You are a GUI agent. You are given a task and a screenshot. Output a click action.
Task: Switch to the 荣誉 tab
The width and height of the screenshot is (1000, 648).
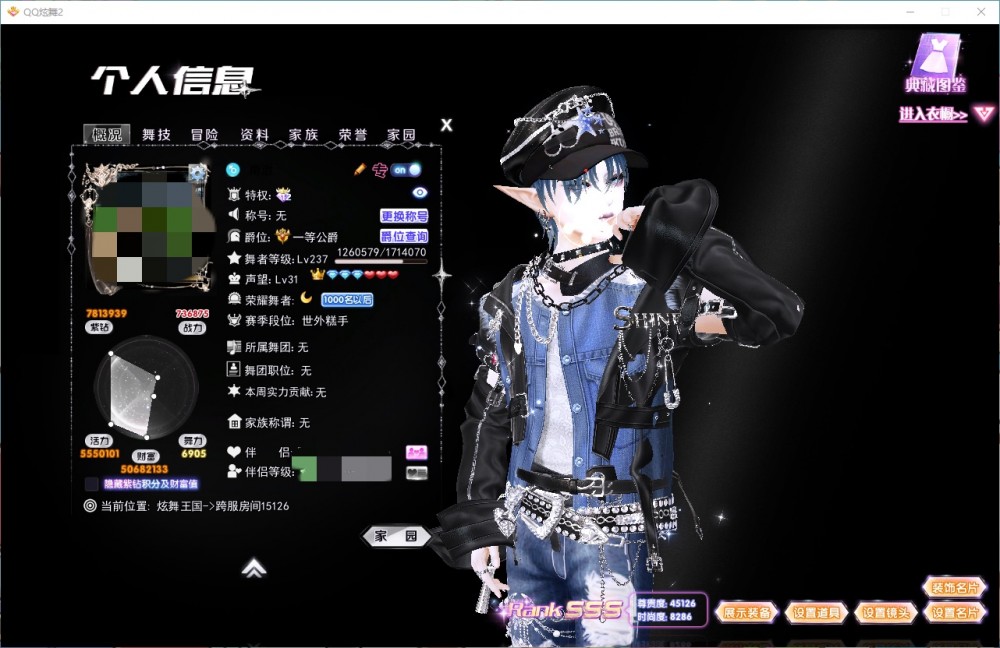352,135
